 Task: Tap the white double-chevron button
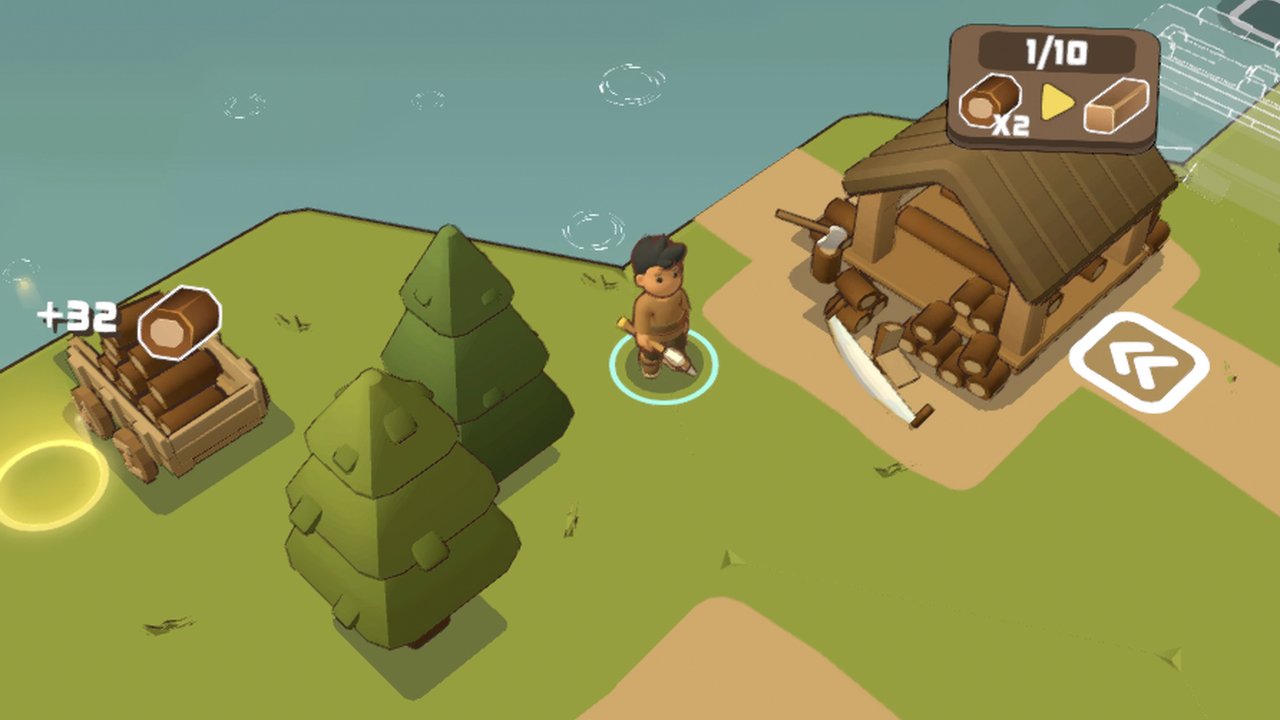(1139, 363)
